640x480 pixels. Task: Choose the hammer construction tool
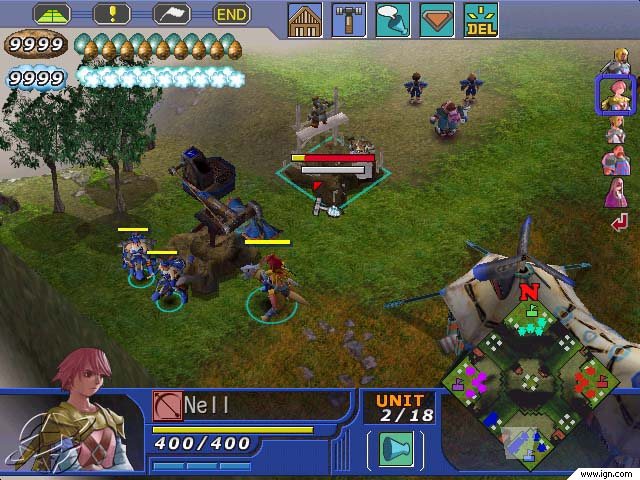click(x=348, y=20)
